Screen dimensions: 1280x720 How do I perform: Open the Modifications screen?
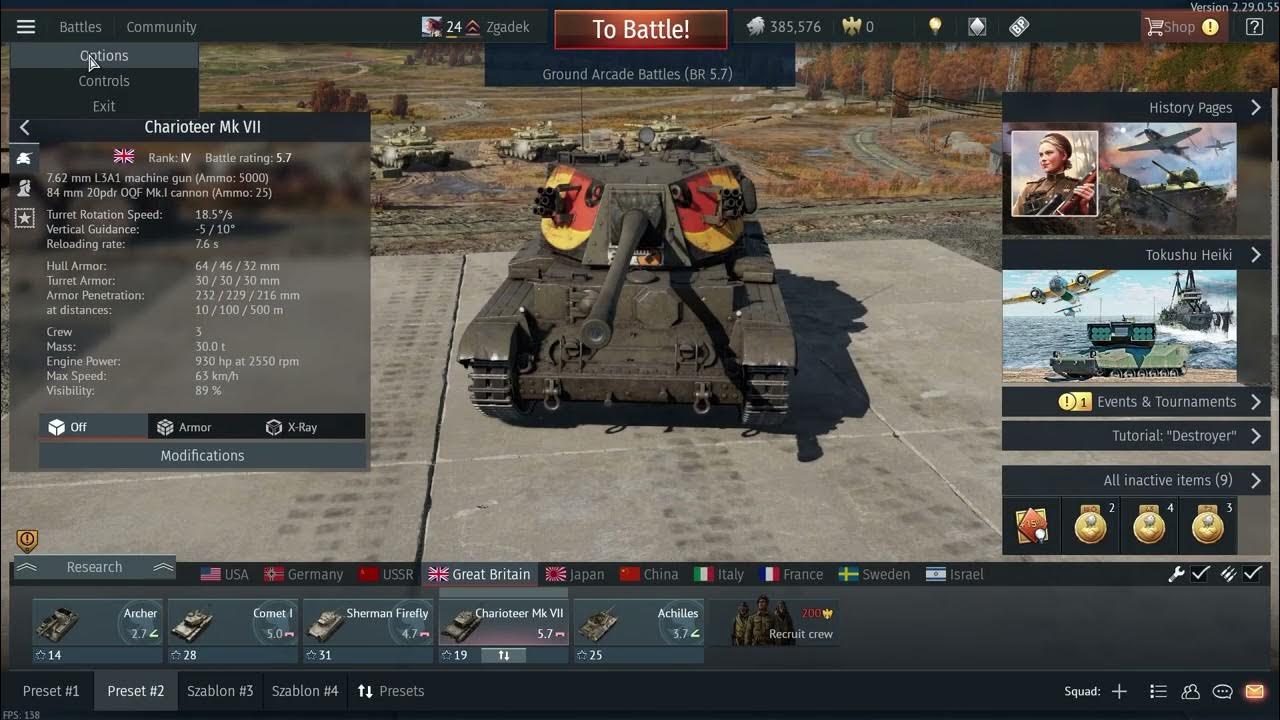tap(202, 456)
